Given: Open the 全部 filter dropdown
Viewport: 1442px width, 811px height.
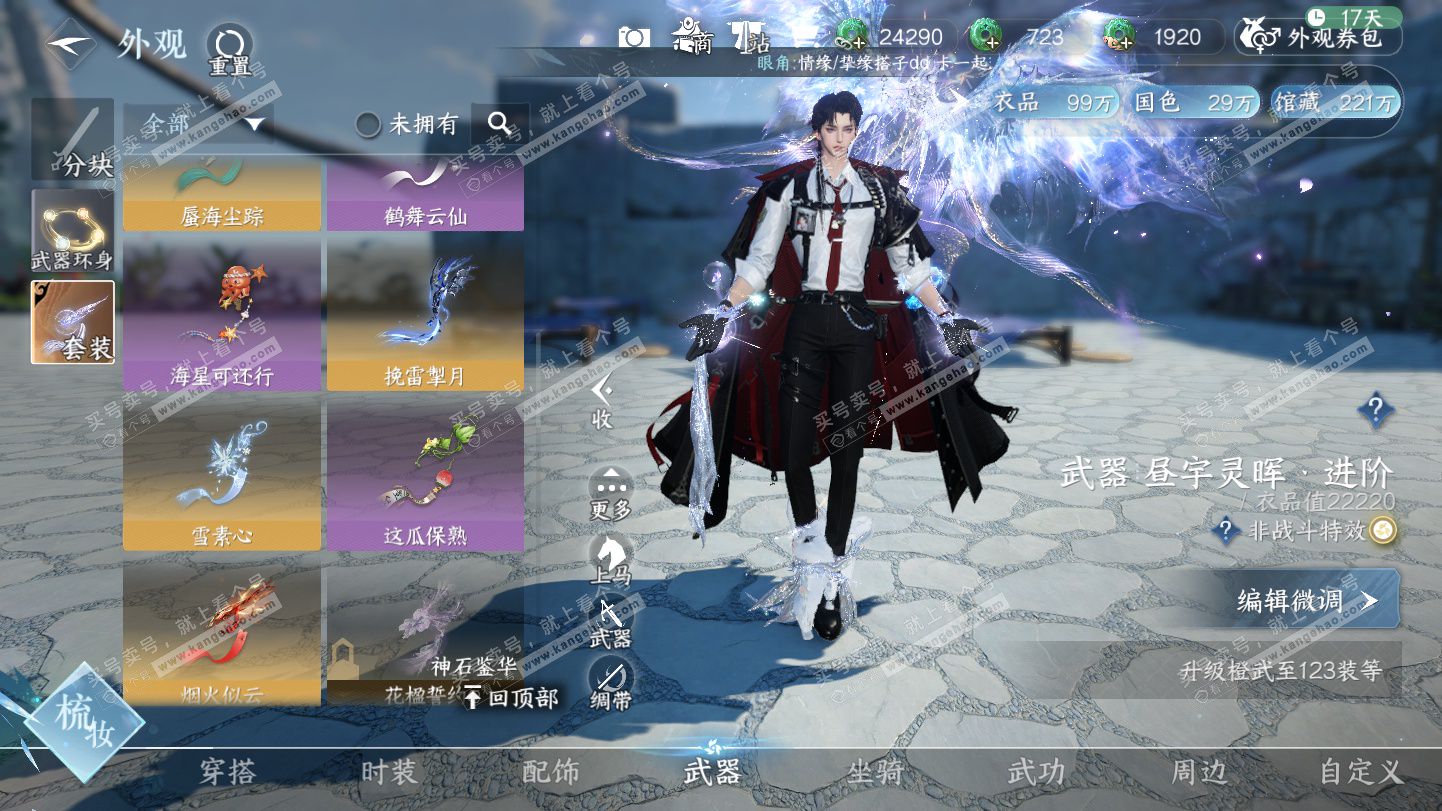Looking at the screenshot, I should pos(198,124).
